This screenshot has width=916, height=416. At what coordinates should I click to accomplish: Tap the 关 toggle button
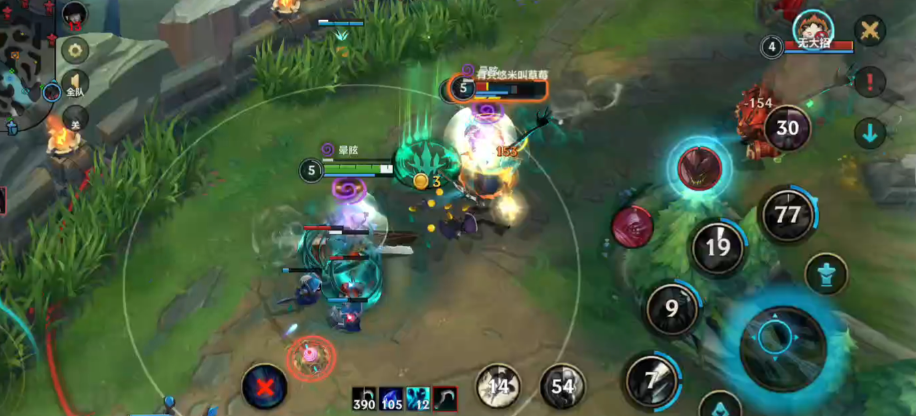click(75, 118)
